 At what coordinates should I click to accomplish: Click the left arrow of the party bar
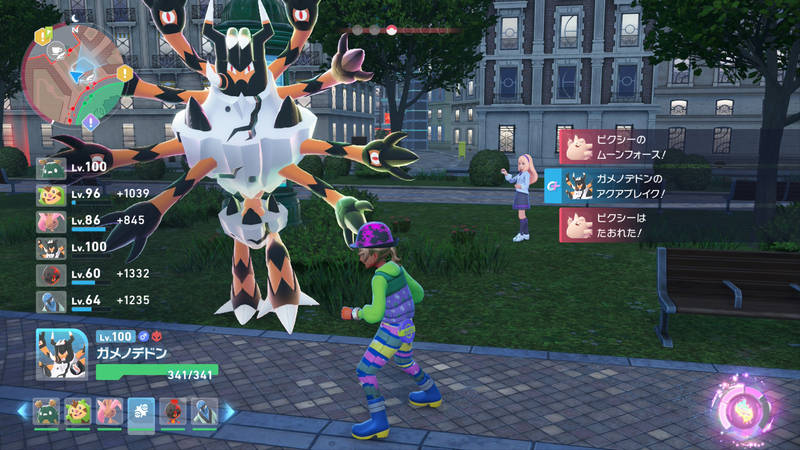[21, 412]
